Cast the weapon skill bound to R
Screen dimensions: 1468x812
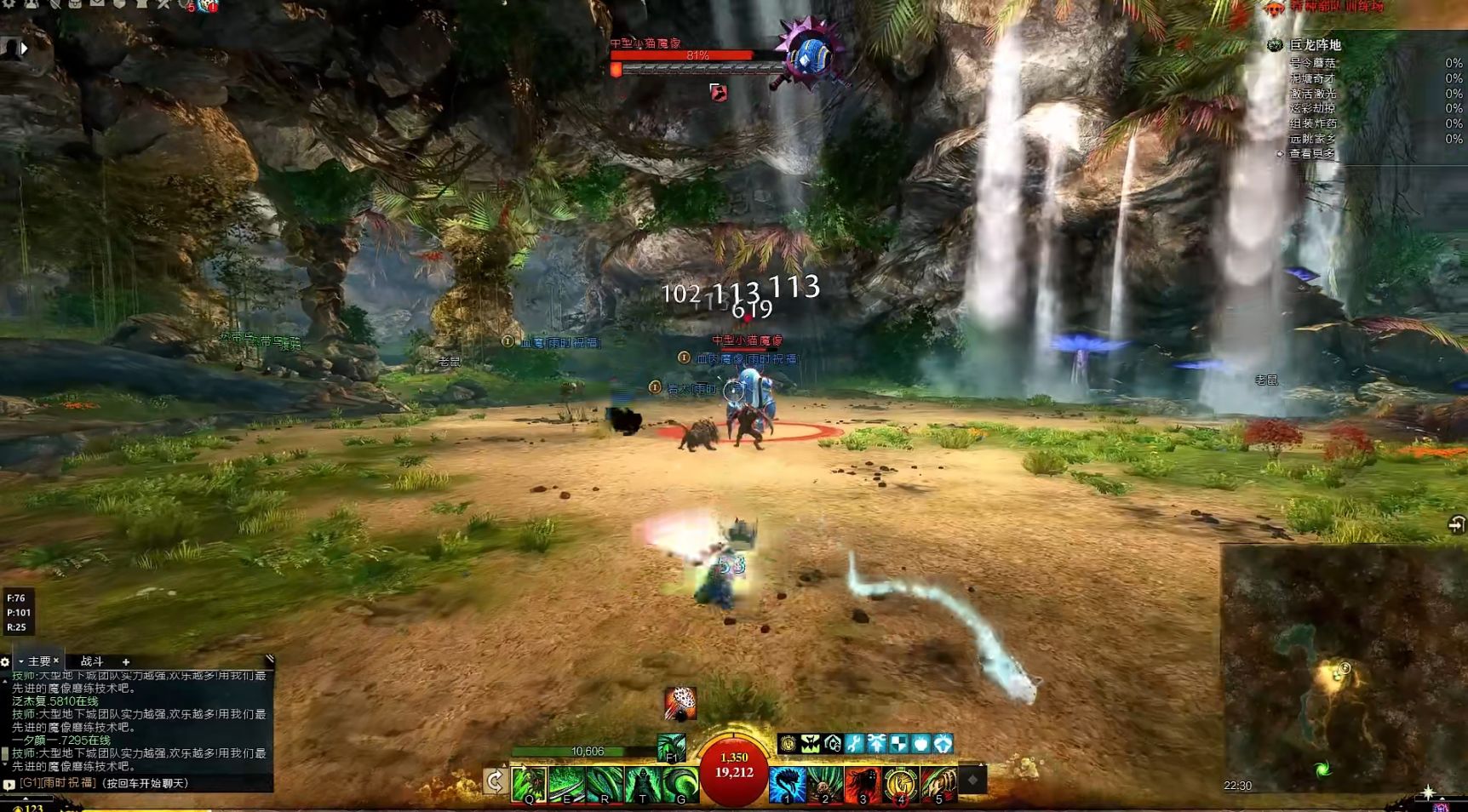[605, 784]
